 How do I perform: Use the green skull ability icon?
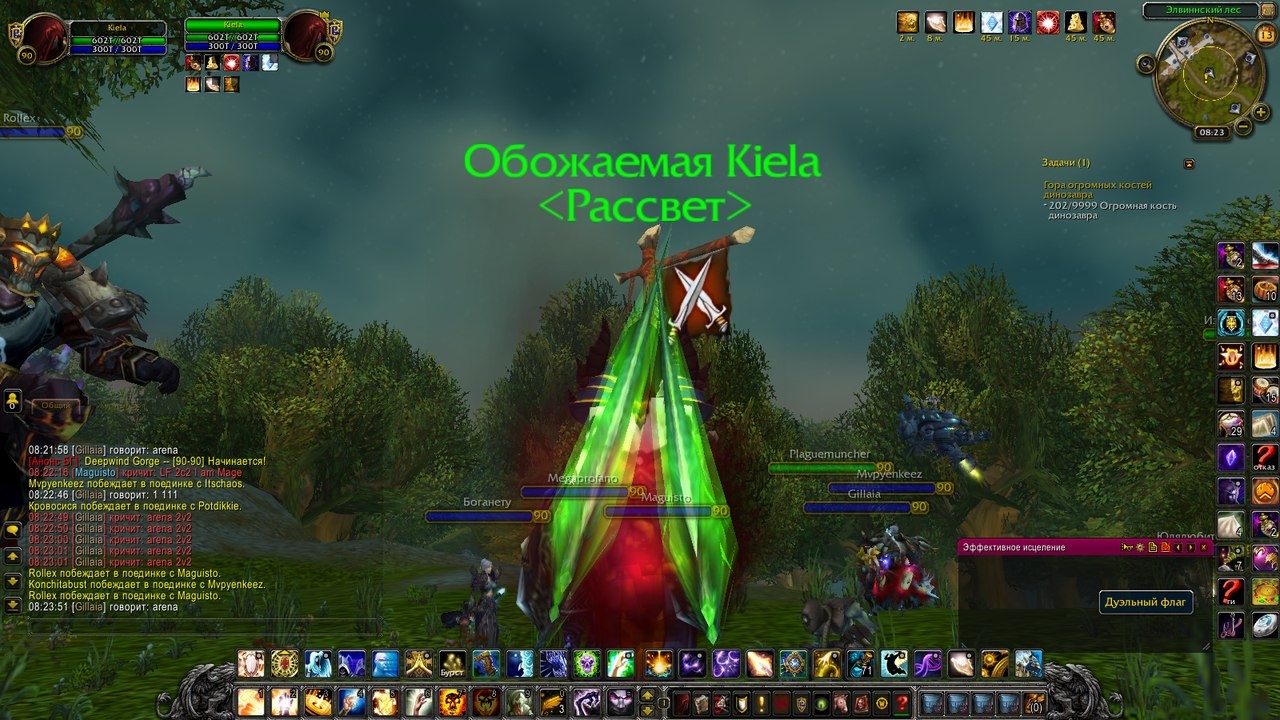coord(586,664)
